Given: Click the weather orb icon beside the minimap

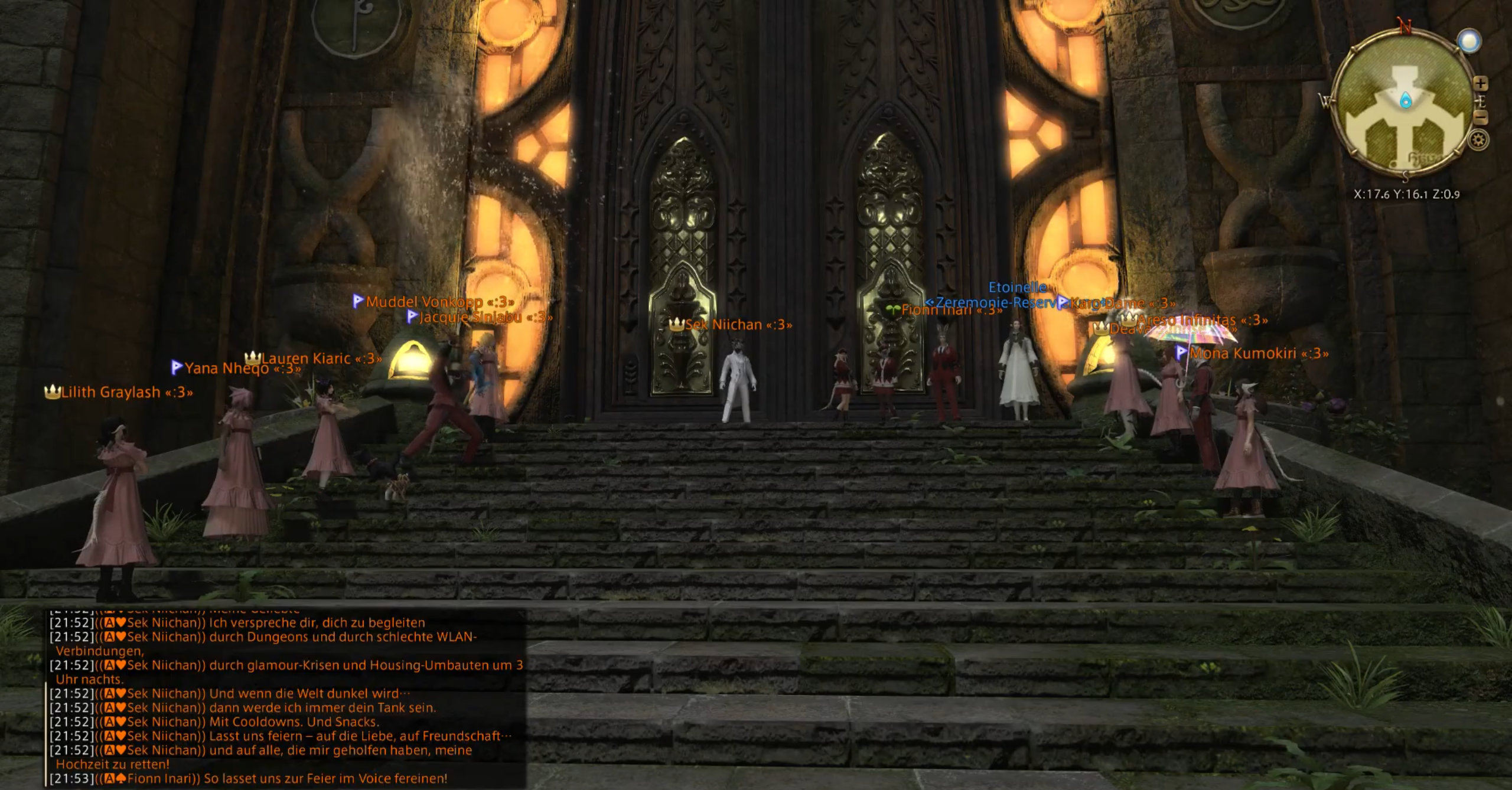Looking at the screenshot, I should tap(1469, 41).
